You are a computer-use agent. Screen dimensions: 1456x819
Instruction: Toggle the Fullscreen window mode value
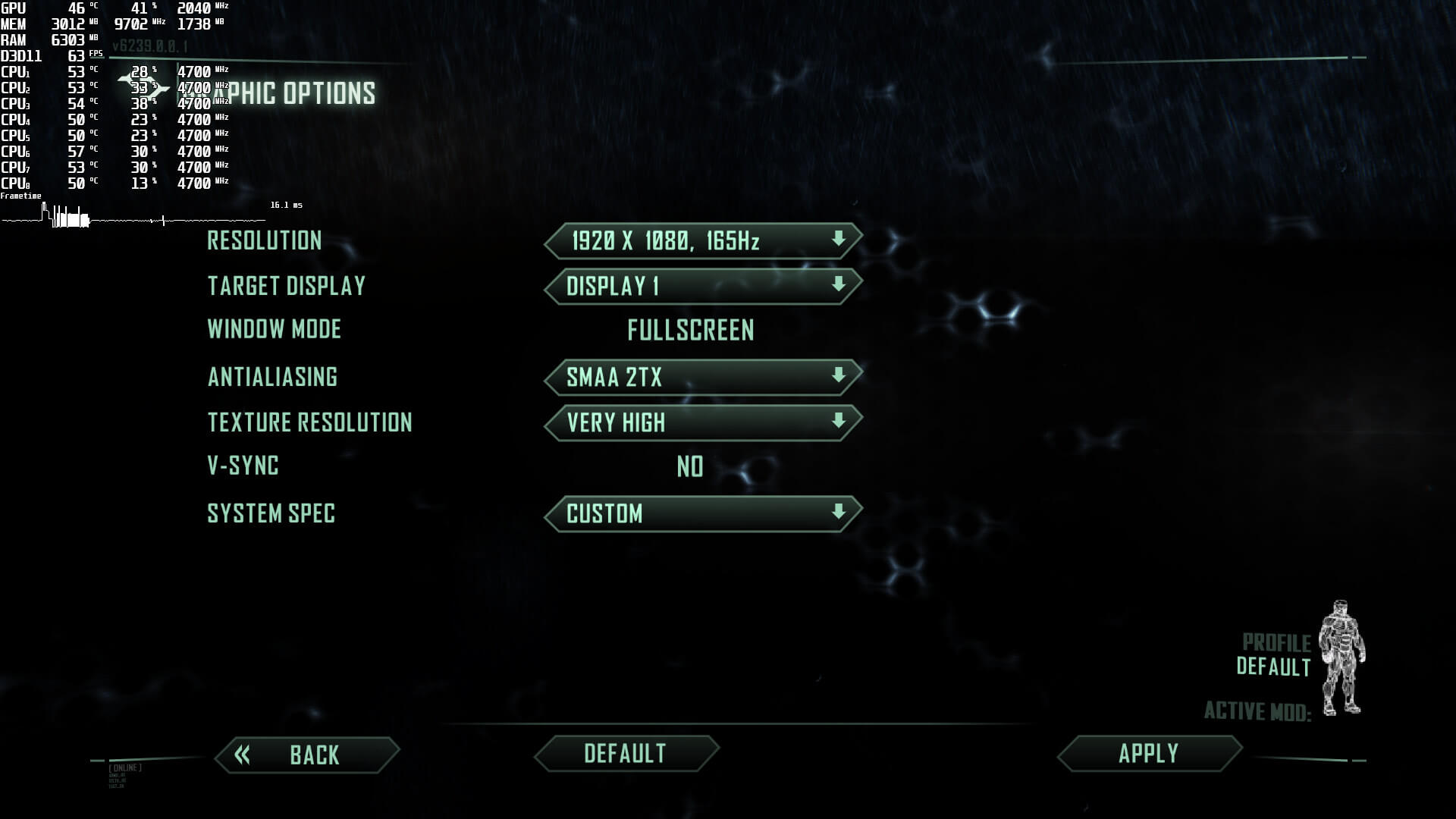pyautogui.click(x=690, y=331)
